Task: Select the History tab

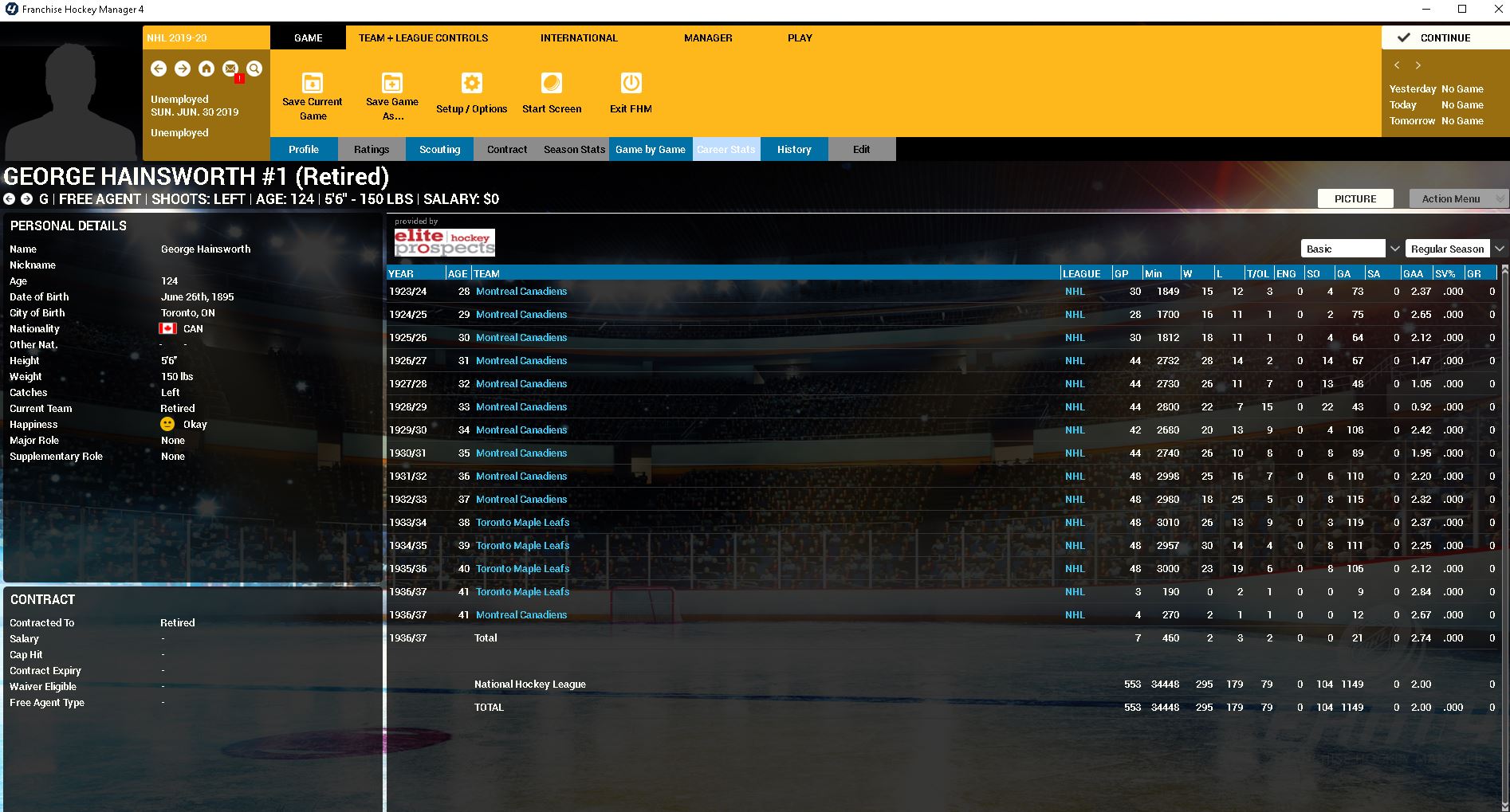Action: 794,149
